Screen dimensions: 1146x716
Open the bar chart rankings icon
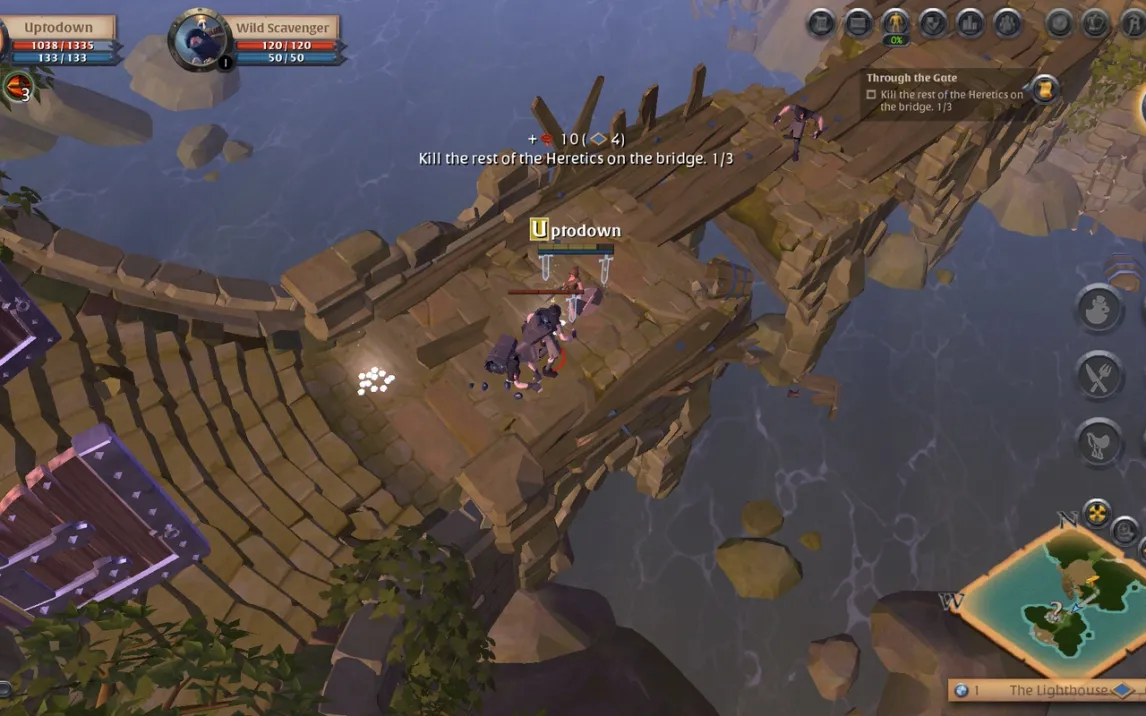pyautogui.click(x=970, y=22)
